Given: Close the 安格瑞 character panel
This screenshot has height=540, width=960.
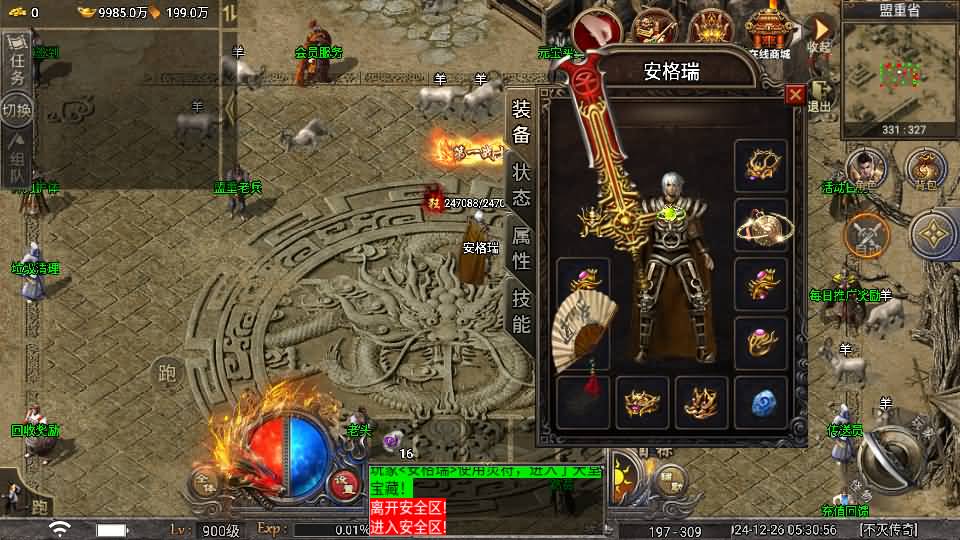Looking at the screenshot, I should [795, 95].
